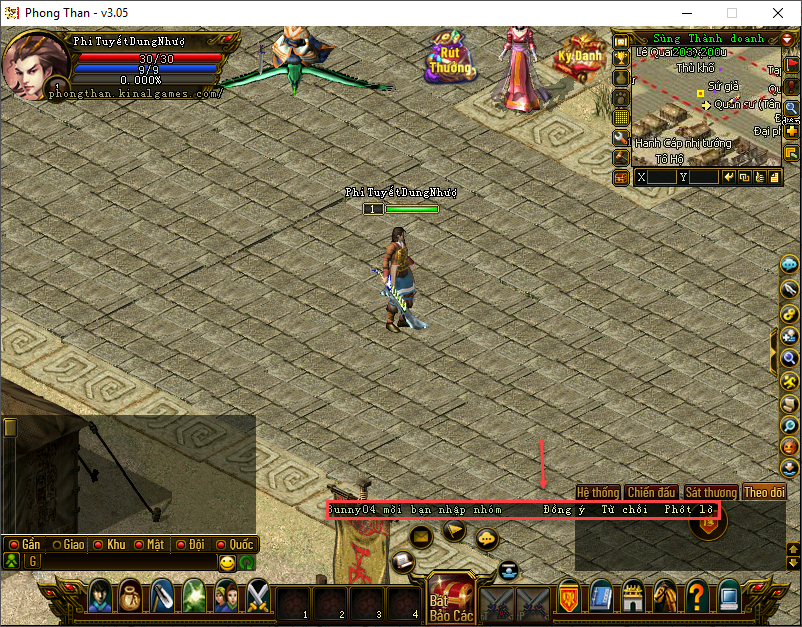
Task: Toggle the Quốc chat channel
Action: 233,545
